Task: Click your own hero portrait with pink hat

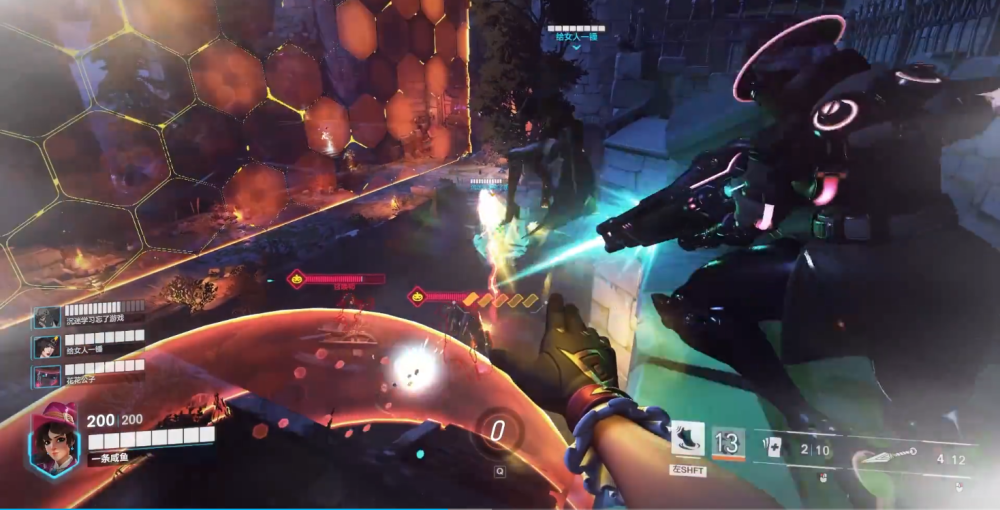Action: 54,440
